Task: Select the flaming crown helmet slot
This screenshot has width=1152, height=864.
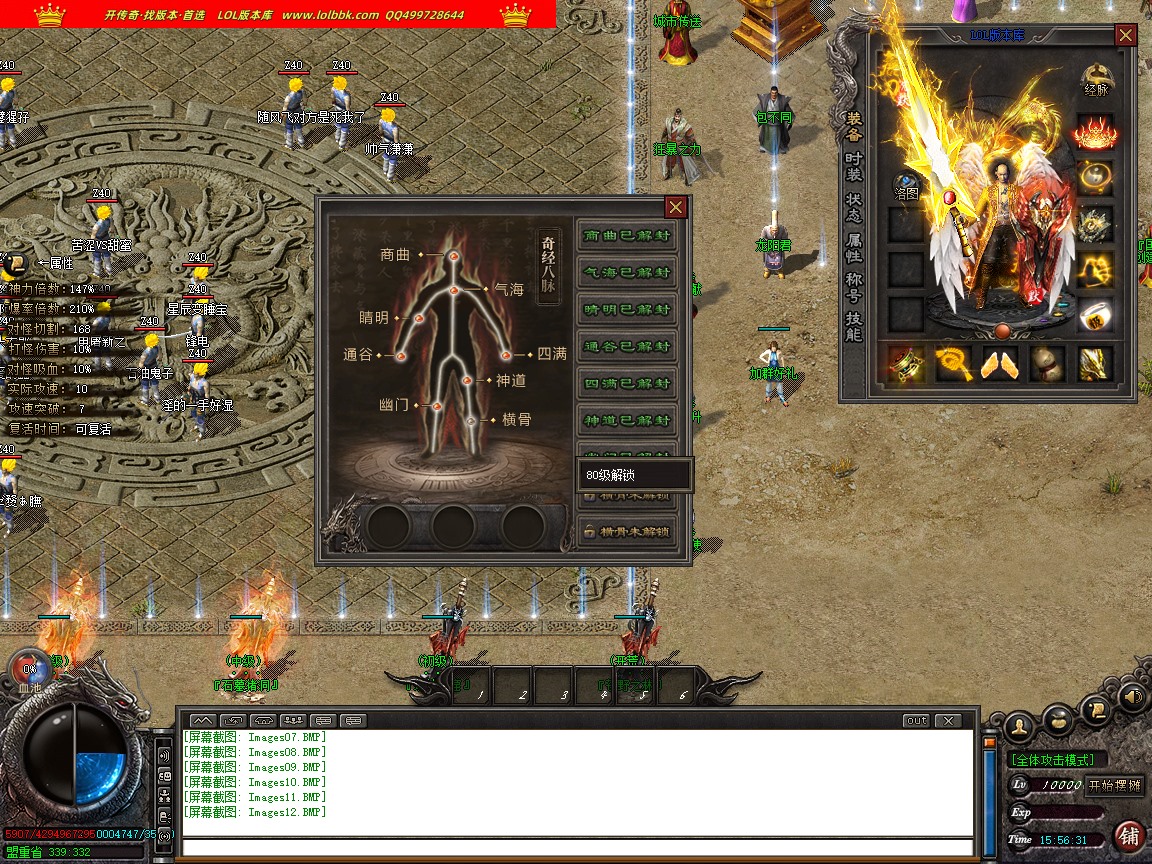Action: pos(1096,133)
